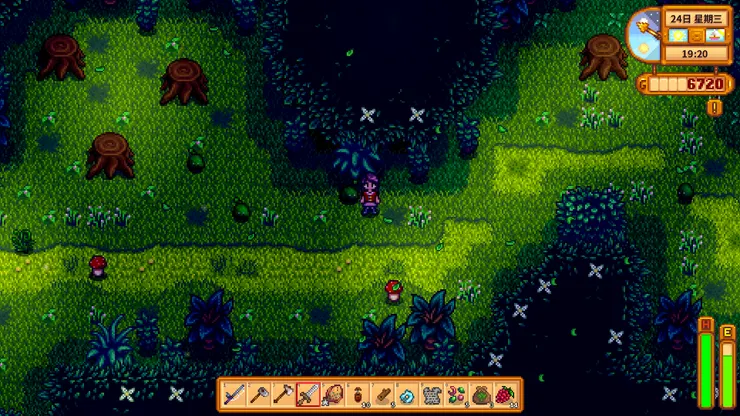740x416 pixels.
Task: Select the brown seed pouch slot
Action: [x=483, y=395]
